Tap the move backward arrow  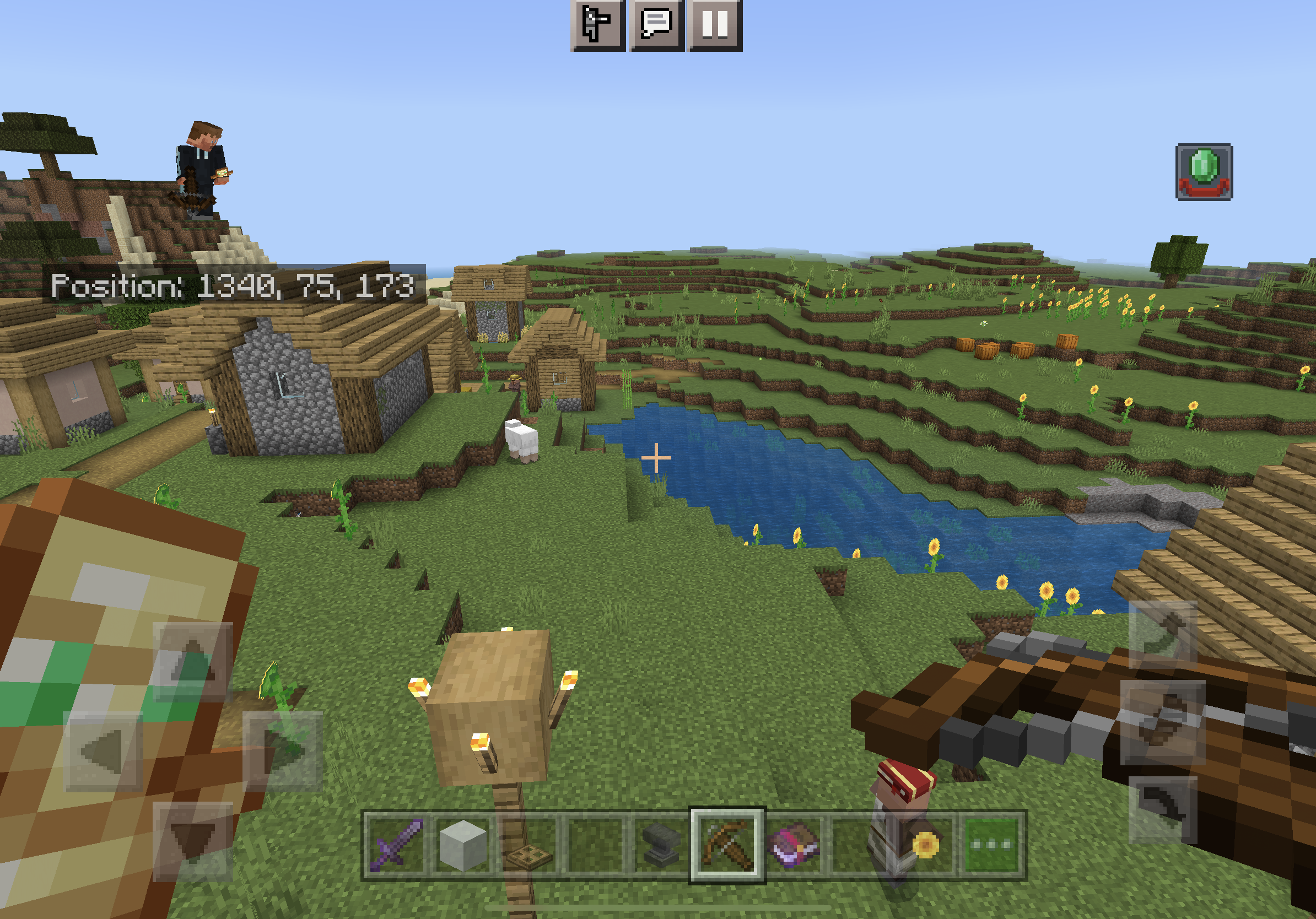pyautogui.click(x=192, y=841)
